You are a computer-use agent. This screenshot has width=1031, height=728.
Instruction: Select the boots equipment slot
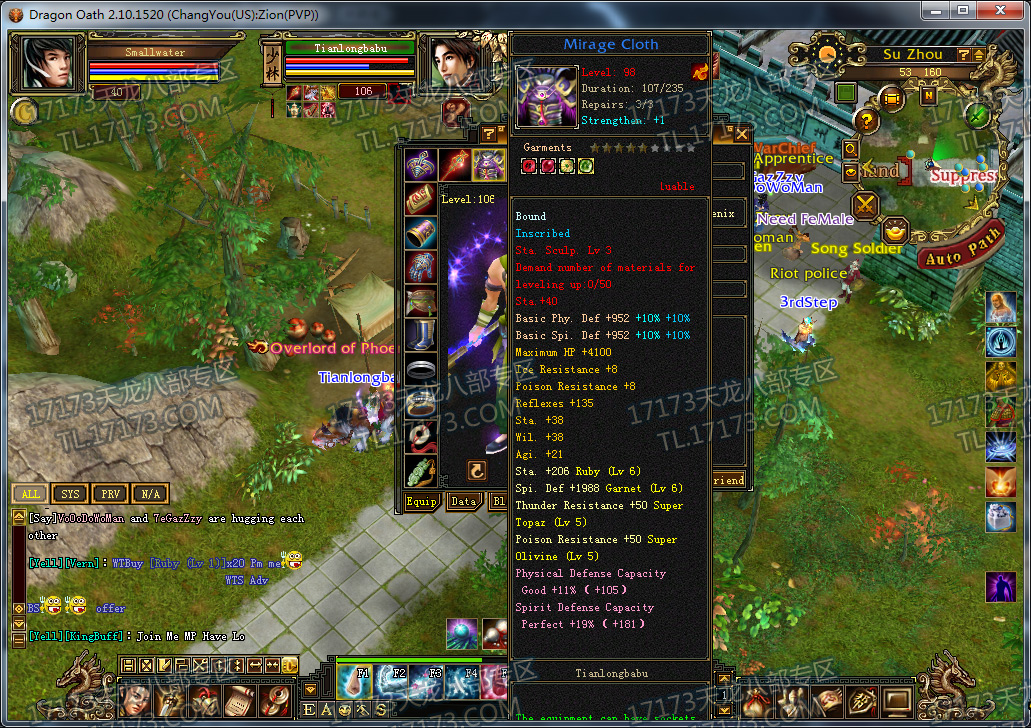(421, 335)
